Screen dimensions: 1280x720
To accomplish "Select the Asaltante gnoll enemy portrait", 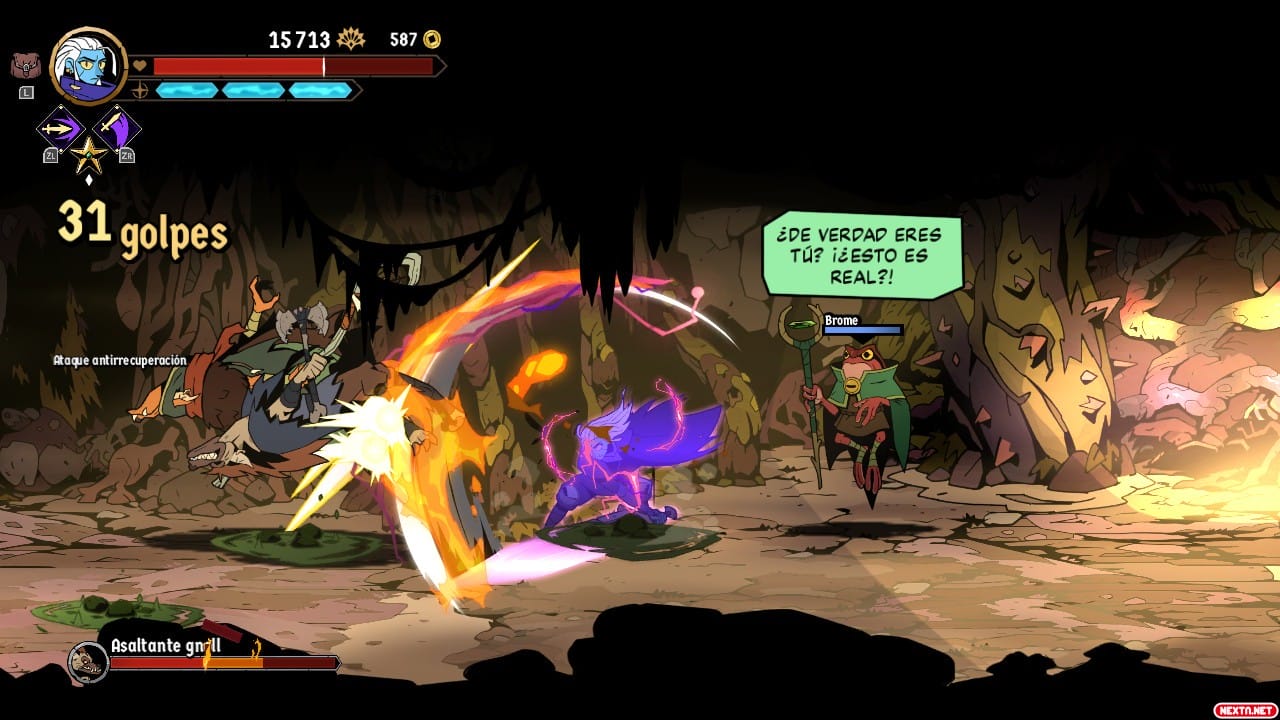I will 88,660.
